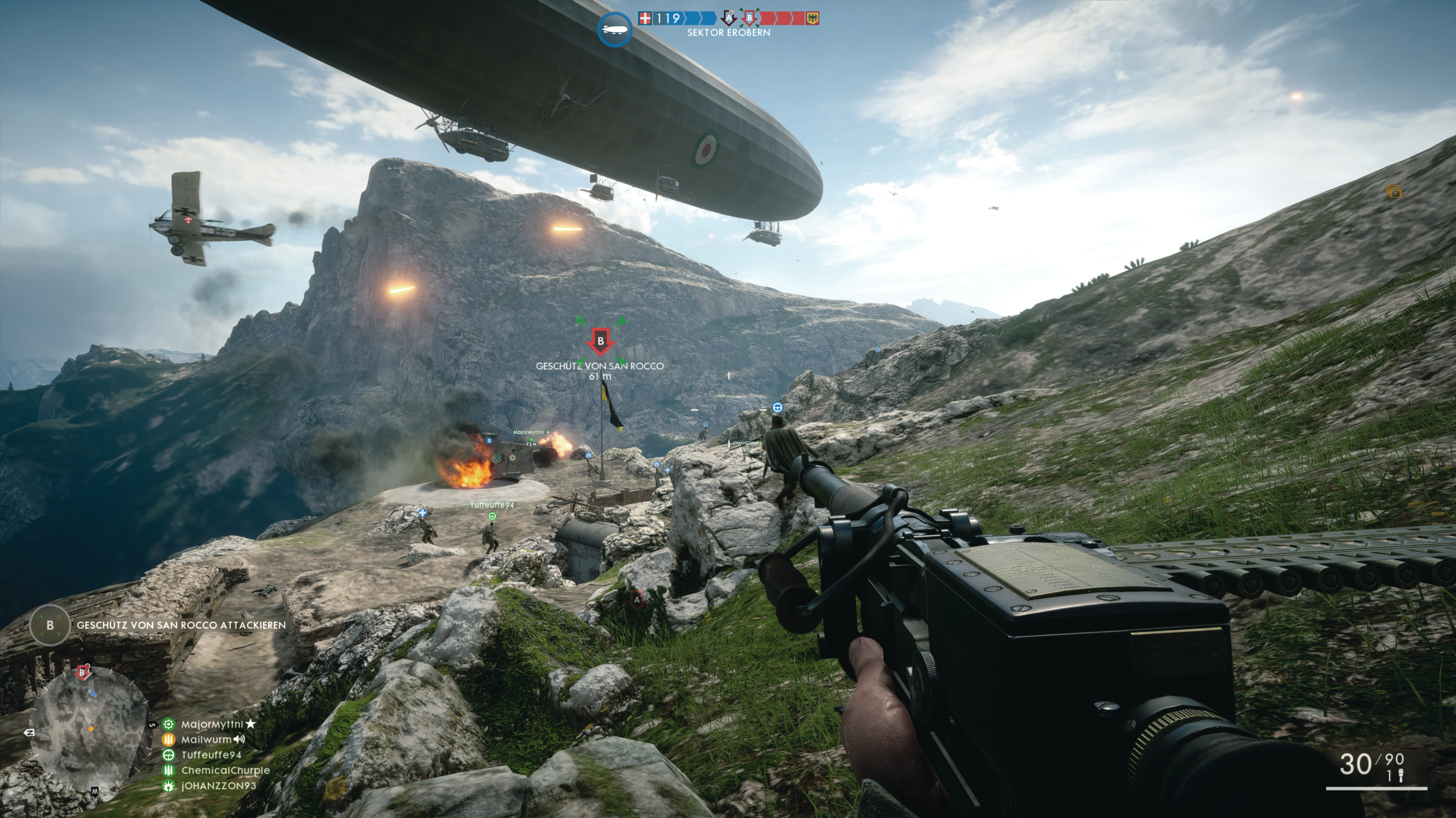Click squad member jOHANZZON93
Image resolution: width=1456 pixels, height=818 pixels.
tap(218, 785)
